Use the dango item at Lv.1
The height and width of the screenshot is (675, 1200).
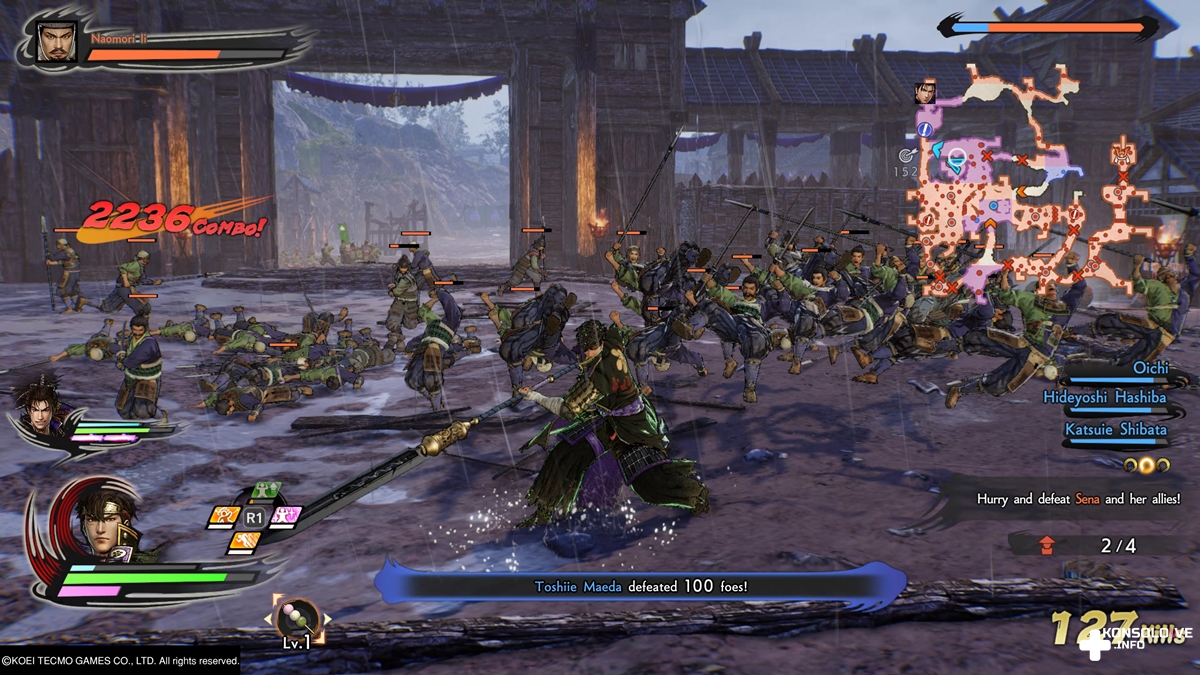pyautogui.click(x=297, y=617)
